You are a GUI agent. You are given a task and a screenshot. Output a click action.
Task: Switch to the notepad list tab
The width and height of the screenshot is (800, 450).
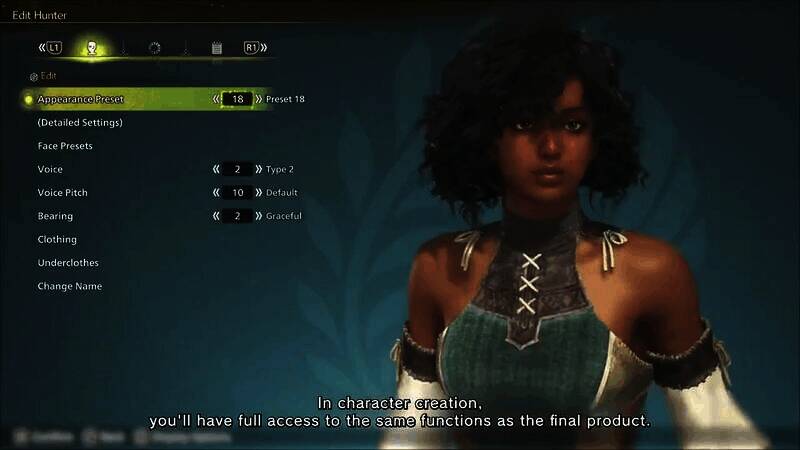click(x=217, y=48)
